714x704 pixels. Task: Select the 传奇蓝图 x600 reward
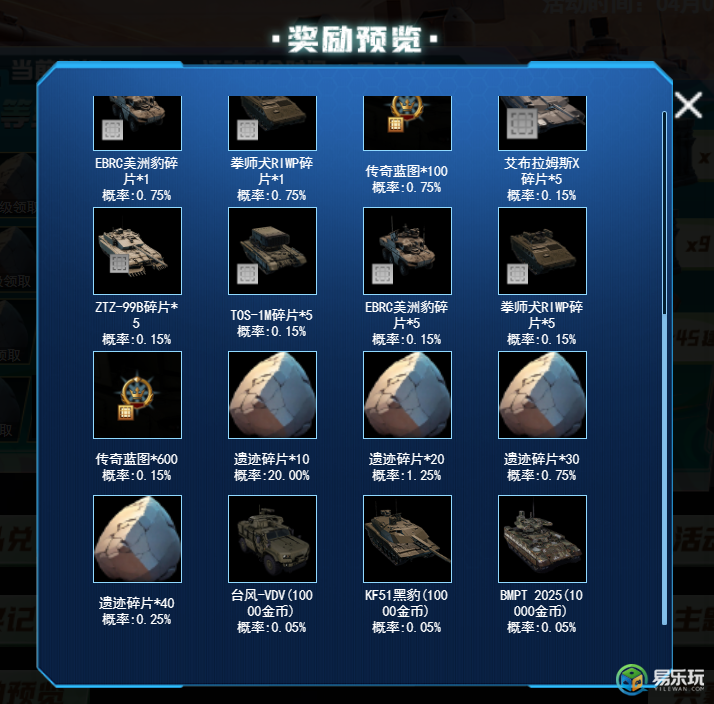tap(137, 395)
